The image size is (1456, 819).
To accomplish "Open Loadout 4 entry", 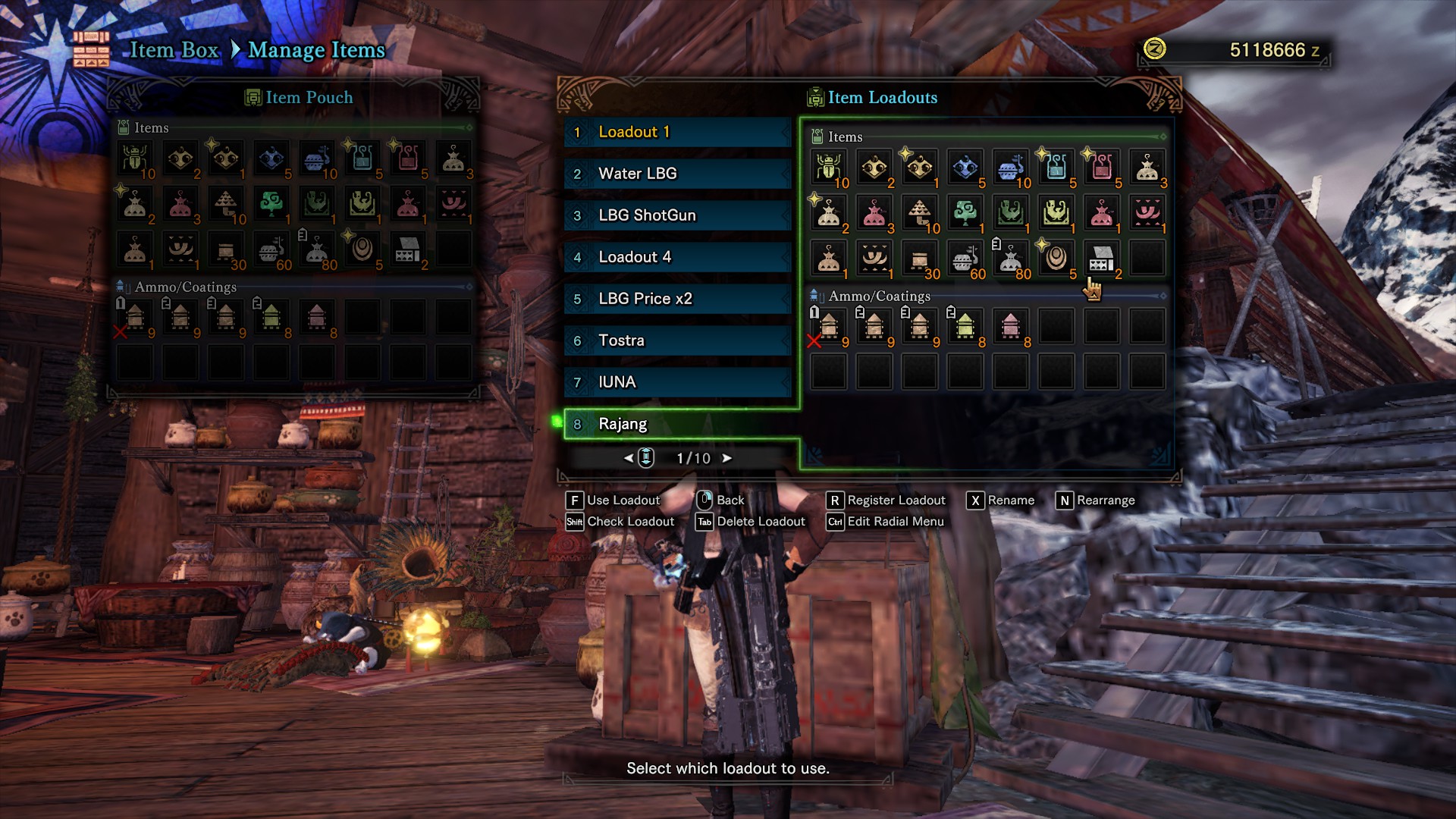I will coord(676,257).
